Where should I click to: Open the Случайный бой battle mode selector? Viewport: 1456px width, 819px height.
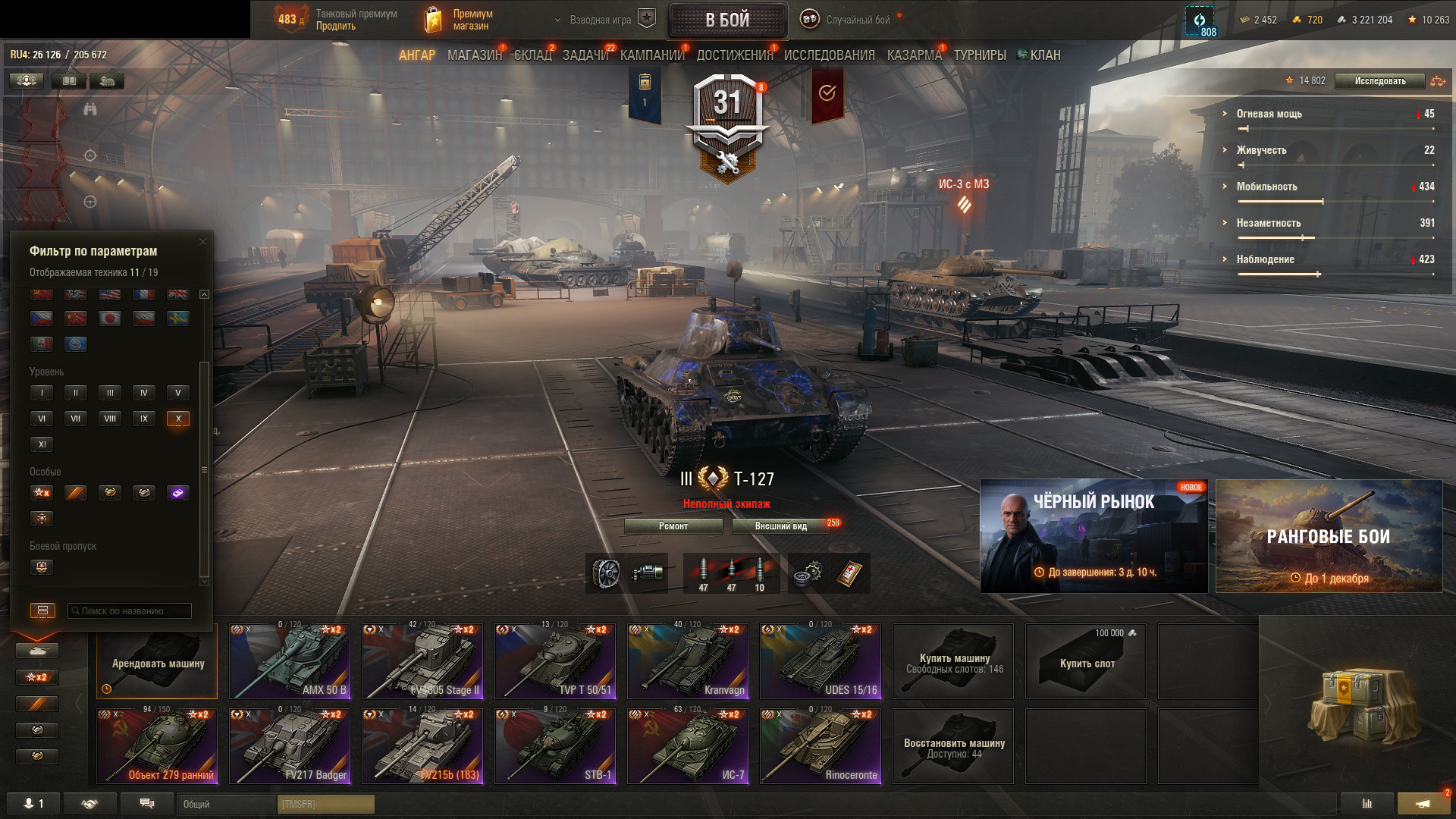pyautogui.click(x=857, y=20)
